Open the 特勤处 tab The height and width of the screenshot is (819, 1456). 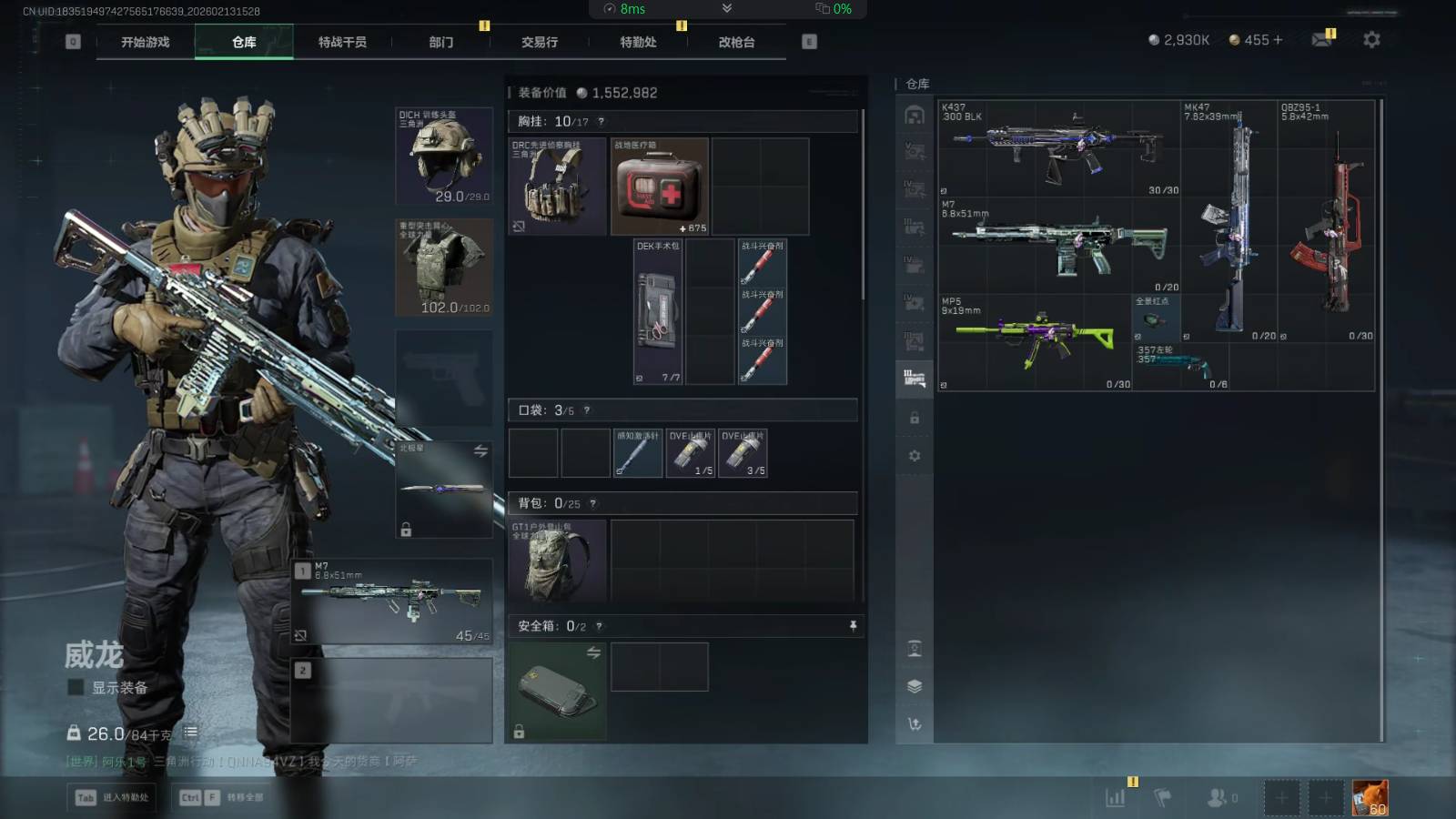(x=638, y=42)
